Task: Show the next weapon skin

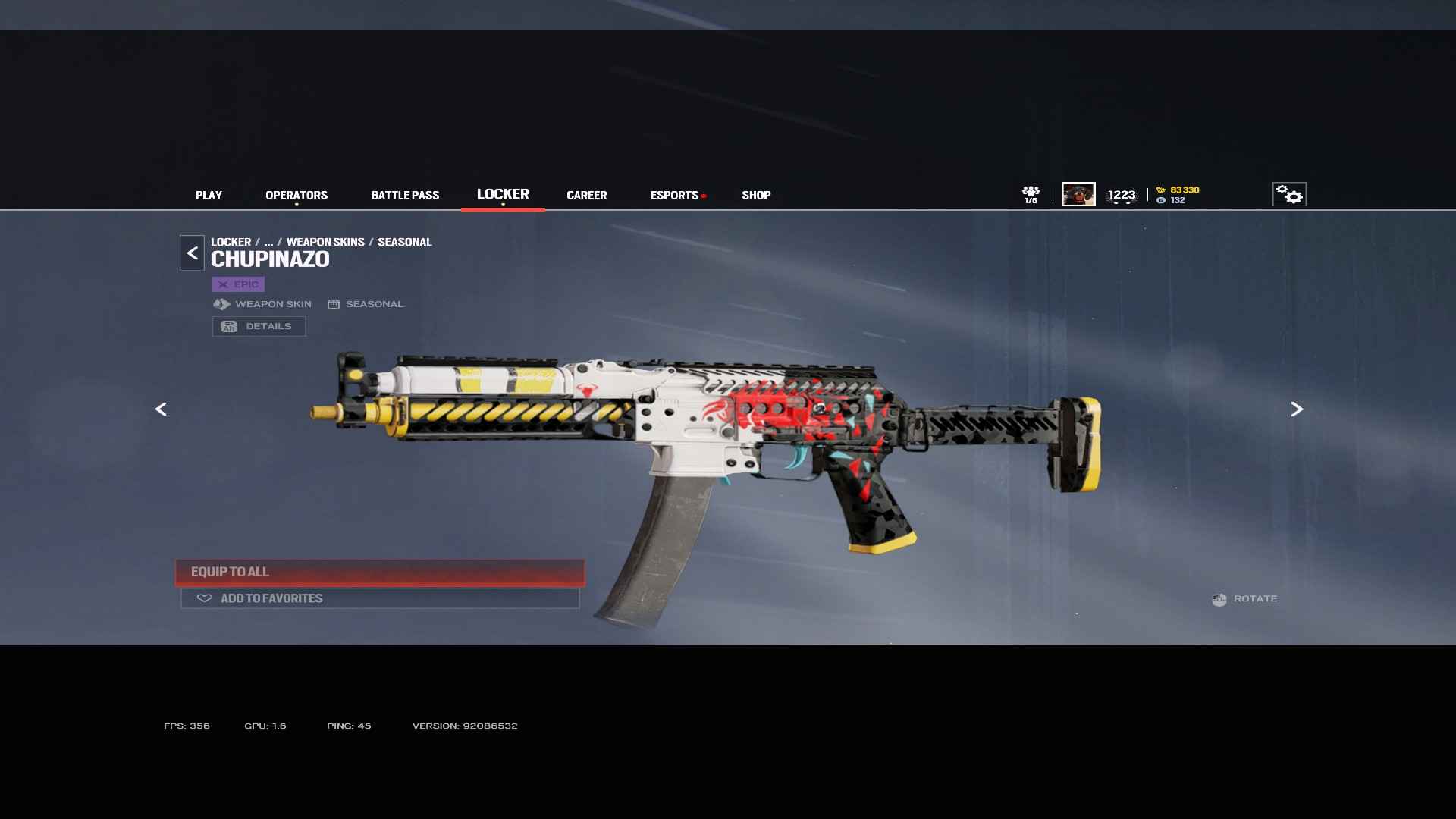Action: coord(1297,409)
